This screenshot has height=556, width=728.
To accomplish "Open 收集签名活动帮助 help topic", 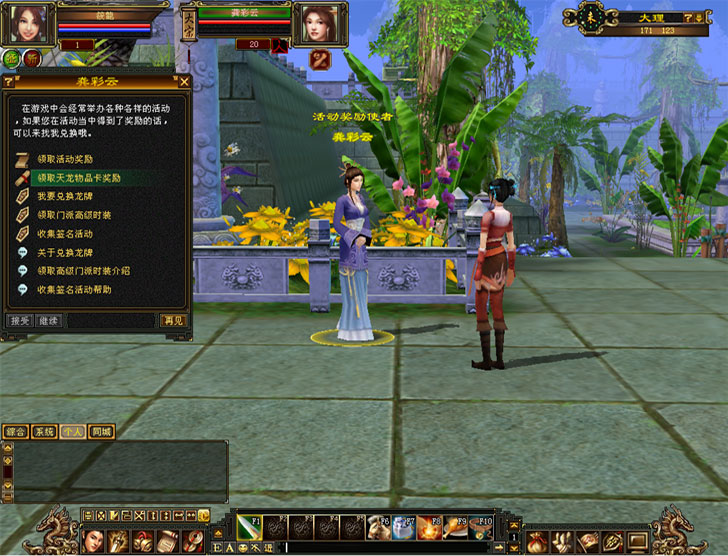I will pyautogui.click(x=74, y=289).
